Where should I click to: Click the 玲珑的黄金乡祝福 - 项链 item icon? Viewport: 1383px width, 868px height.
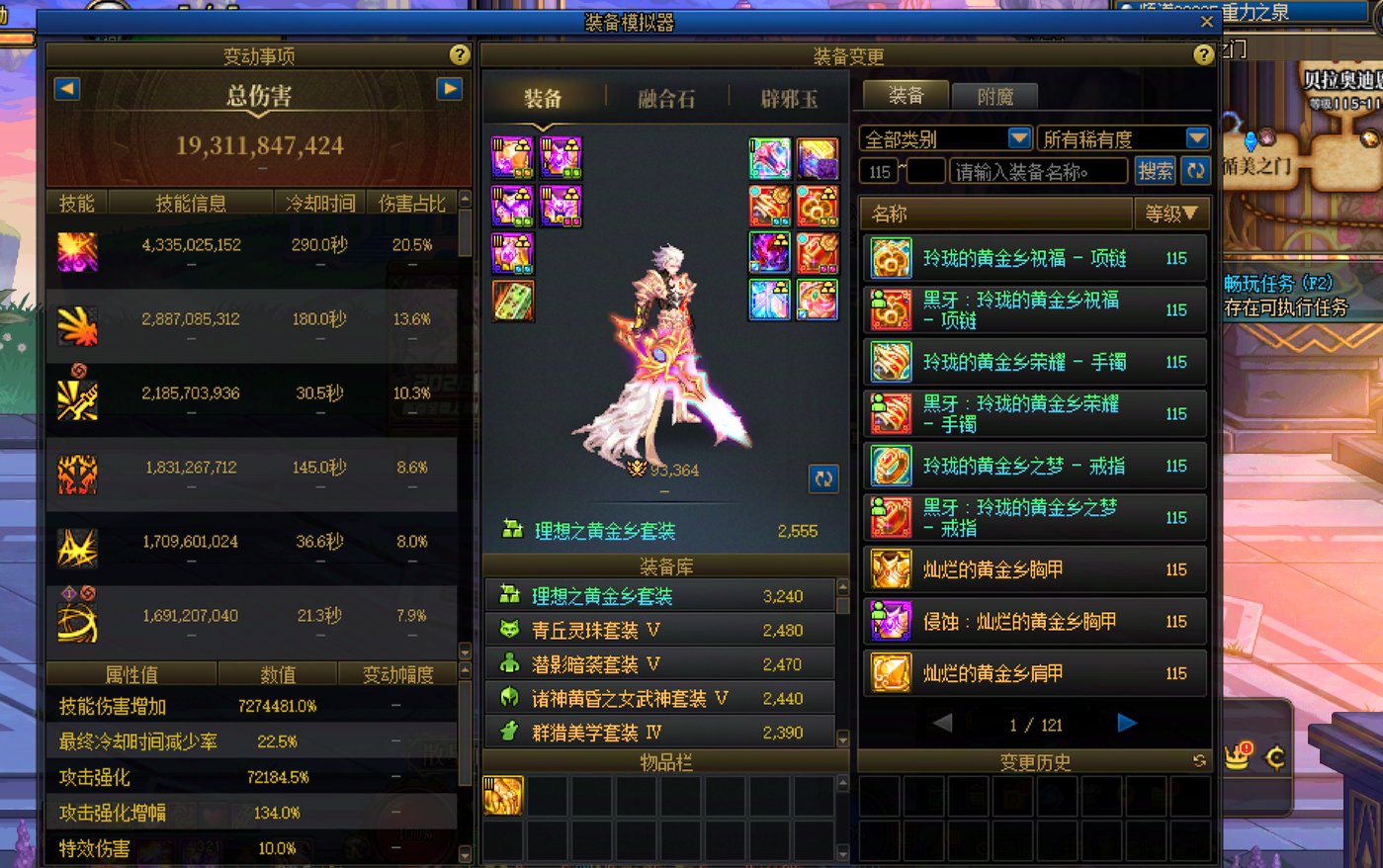(x=889, y=258)
